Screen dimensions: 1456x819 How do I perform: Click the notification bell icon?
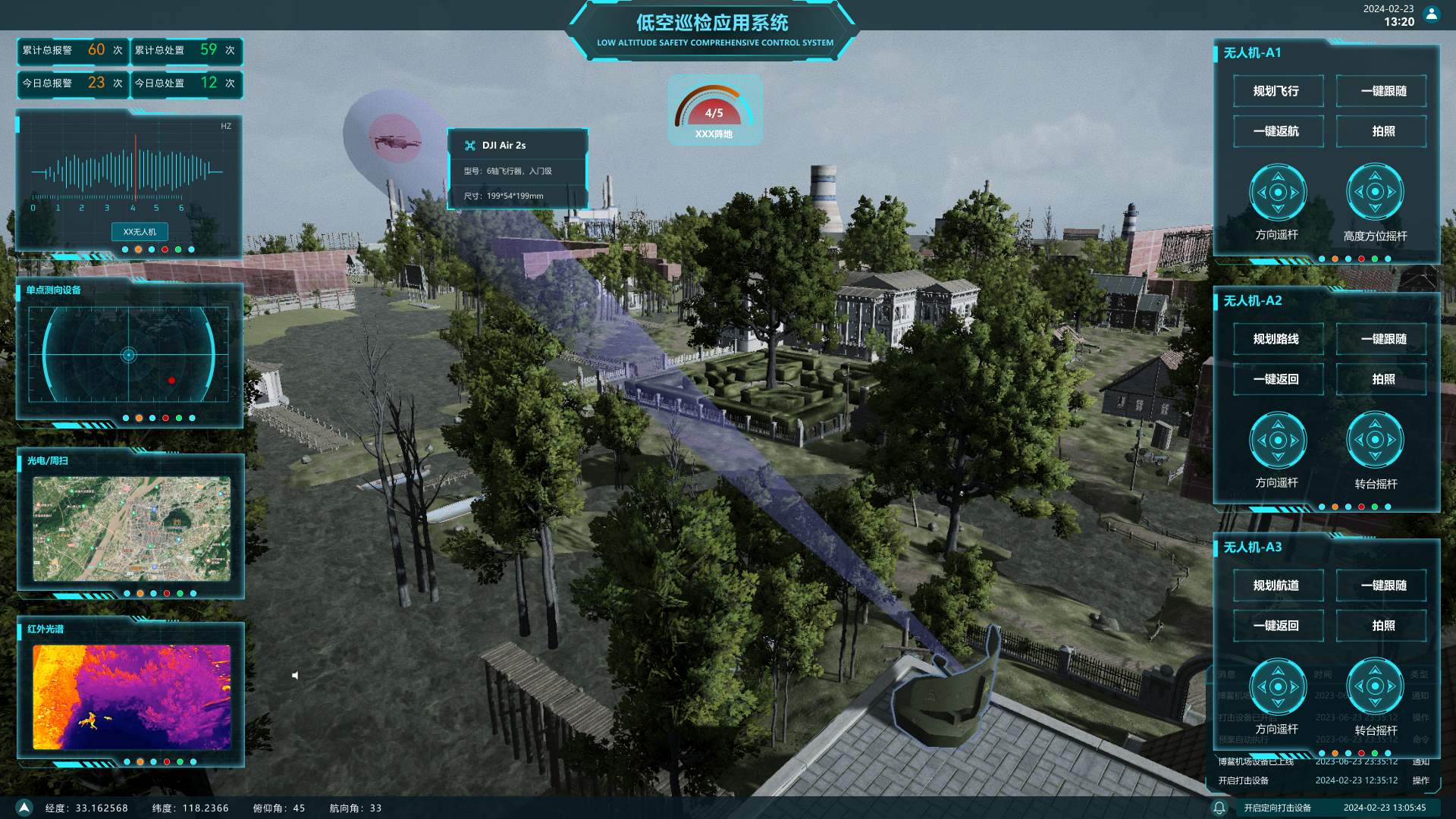point(1219,808)
